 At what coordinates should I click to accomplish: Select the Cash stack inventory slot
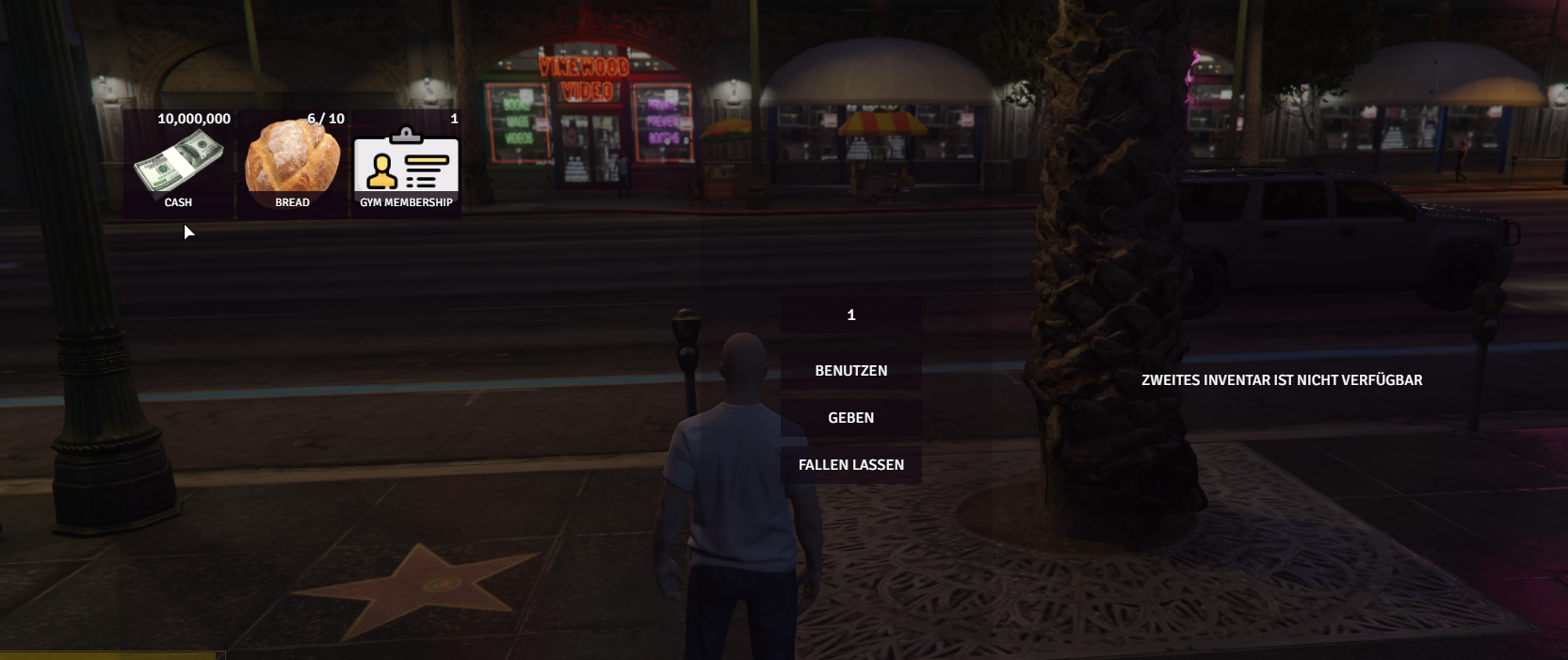tap(178, 164)
